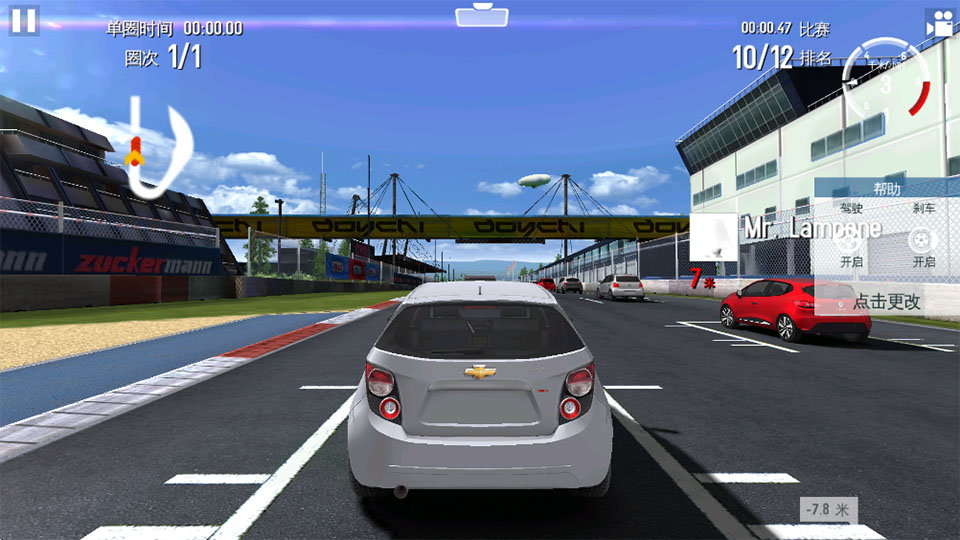This screenshot has width=960, height=540.
Task: Pause the race
Action: tap(24, 21)
